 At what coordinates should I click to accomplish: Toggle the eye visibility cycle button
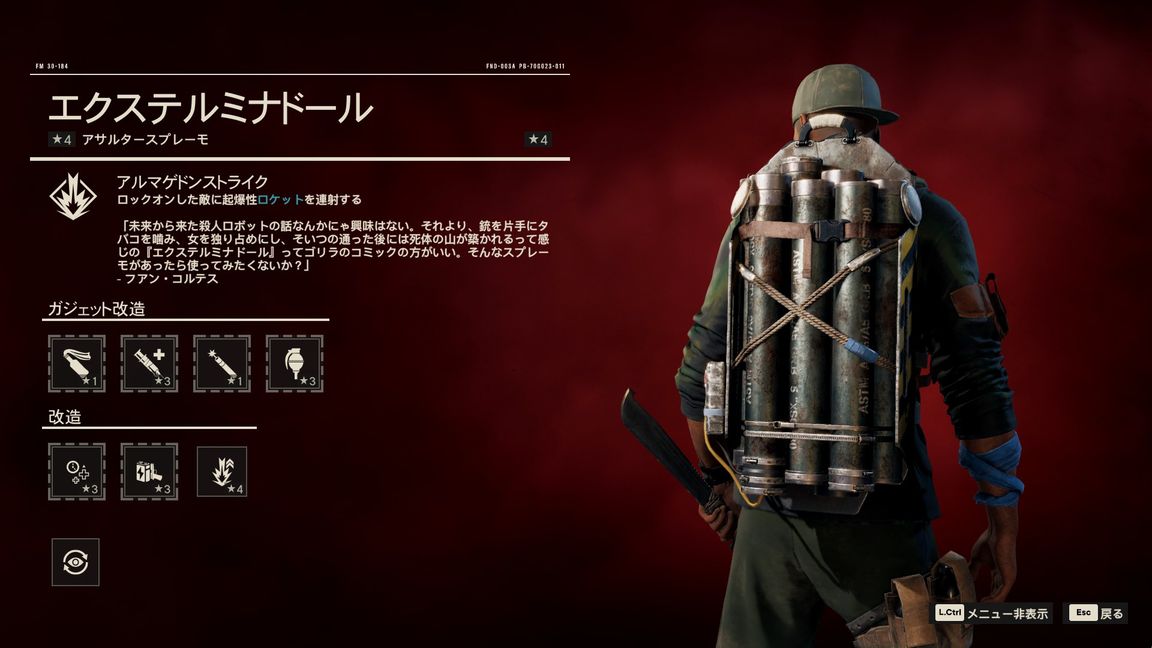(x=76, y=562)
